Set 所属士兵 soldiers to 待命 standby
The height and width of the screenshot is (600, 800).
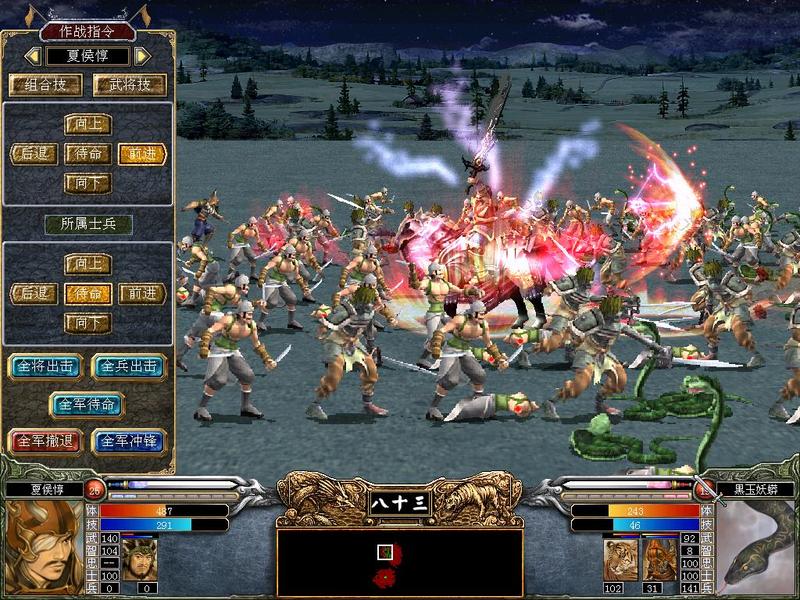[88, 293]
